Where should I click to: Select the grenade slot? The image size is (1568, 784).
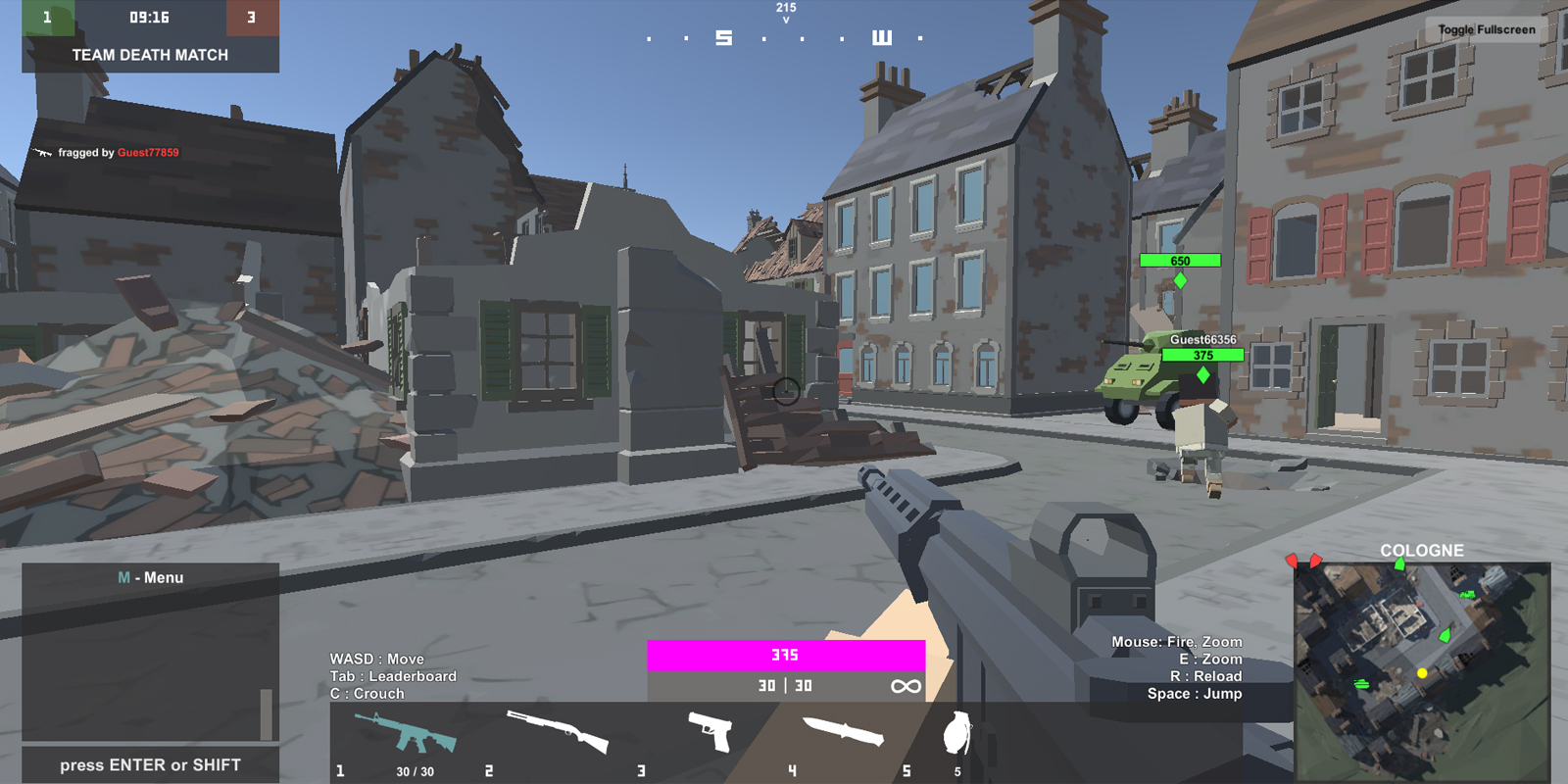(956, 733)
